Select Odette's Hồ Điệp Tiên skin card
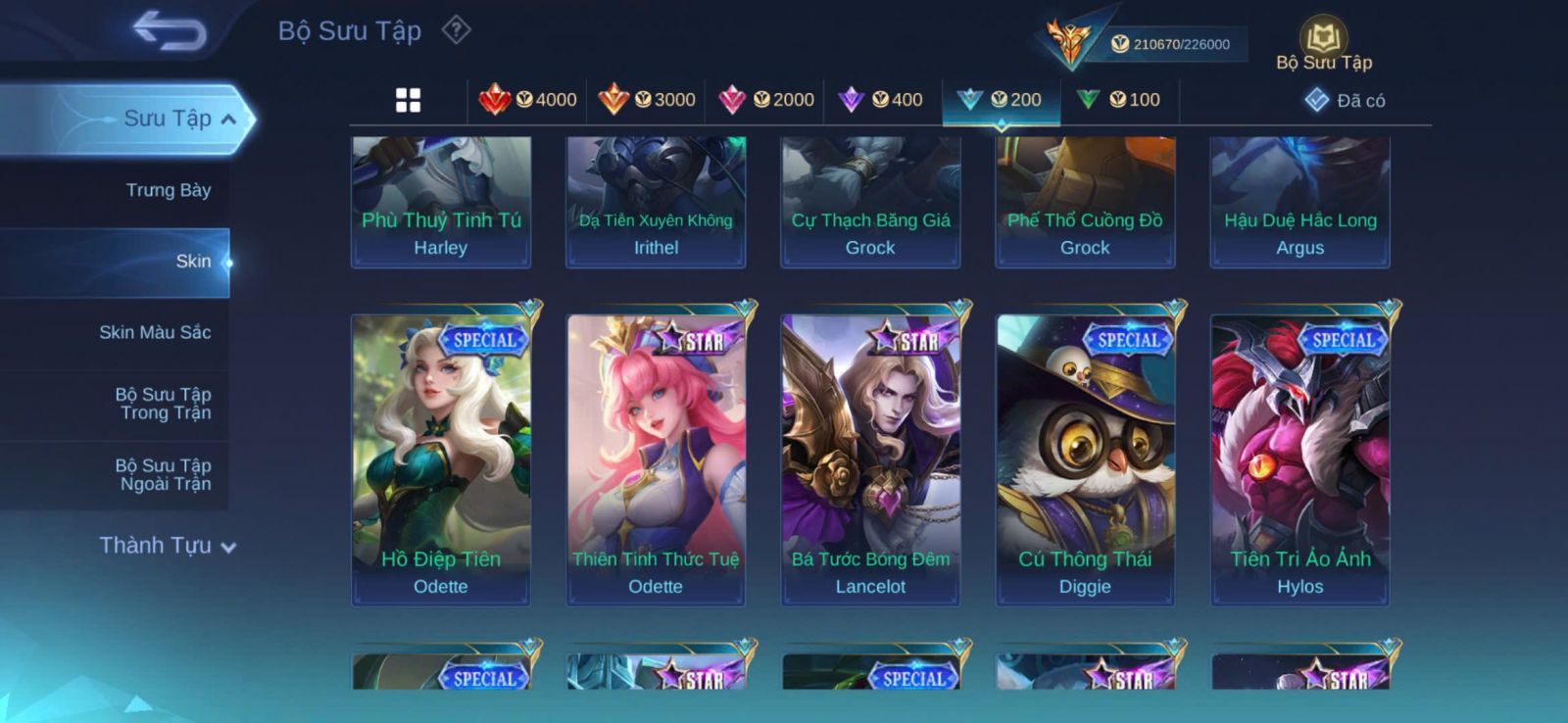This screenshot has width=1568, height=723. pos(441,458)
